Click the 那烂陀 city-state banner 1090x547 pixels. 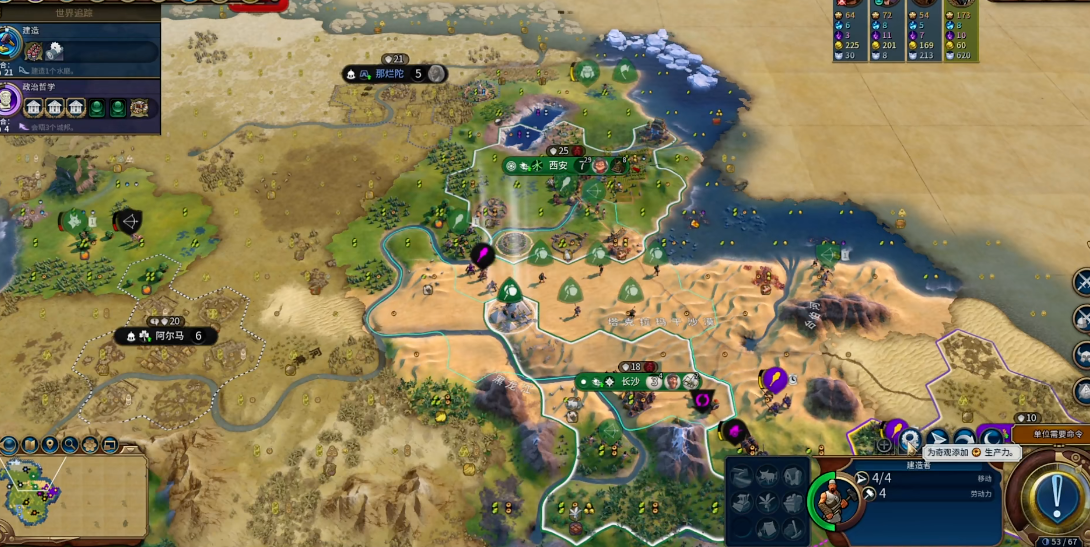click(x=395, y=74)
